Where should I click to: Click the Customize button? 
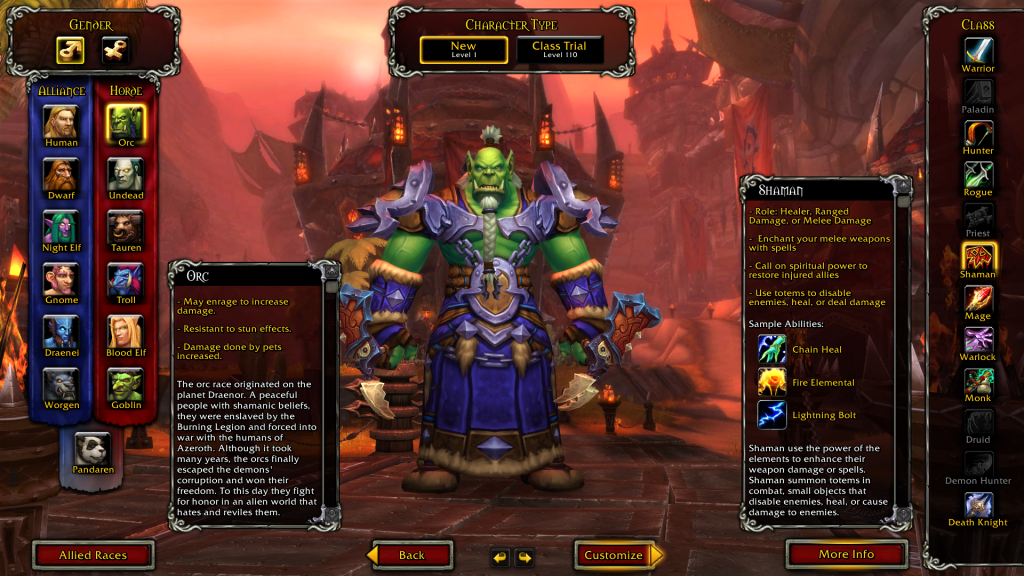point(614,555)
